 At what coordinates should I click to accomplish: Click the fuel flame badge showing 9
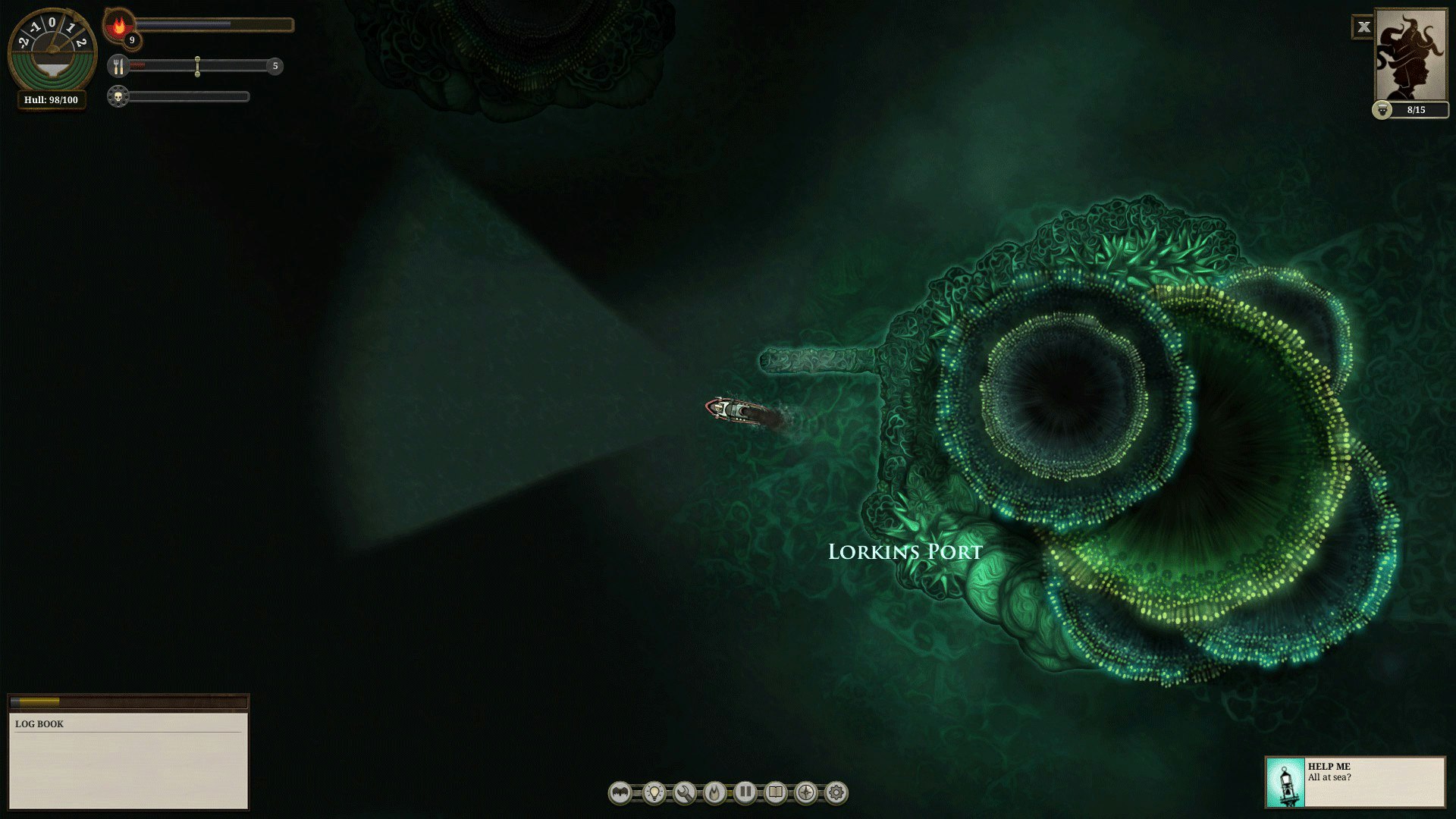[123, 30]
